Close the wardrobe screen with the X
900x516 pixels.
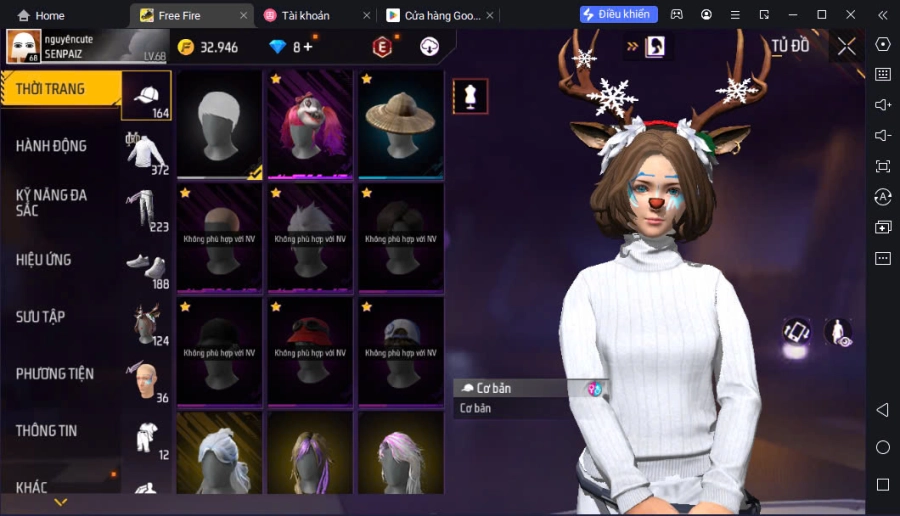coord(847,46)
